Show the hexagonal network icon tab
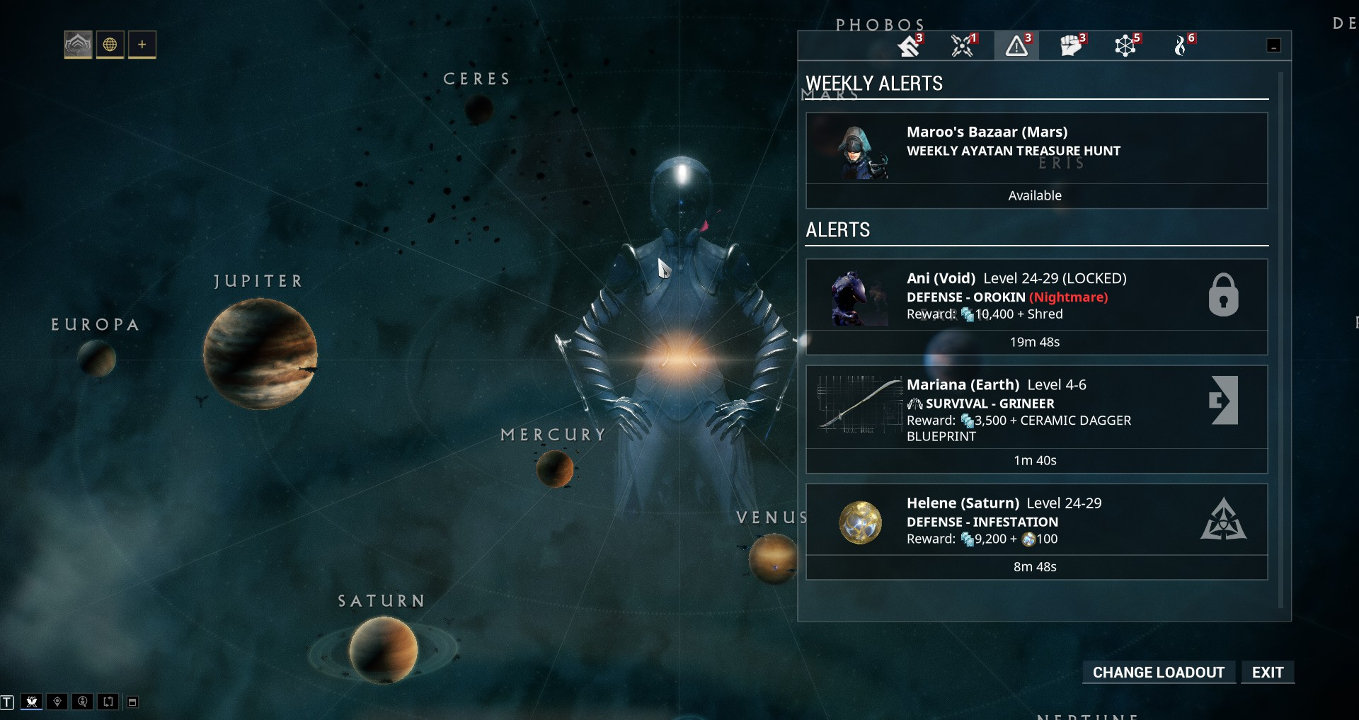 coord(1125,46)
